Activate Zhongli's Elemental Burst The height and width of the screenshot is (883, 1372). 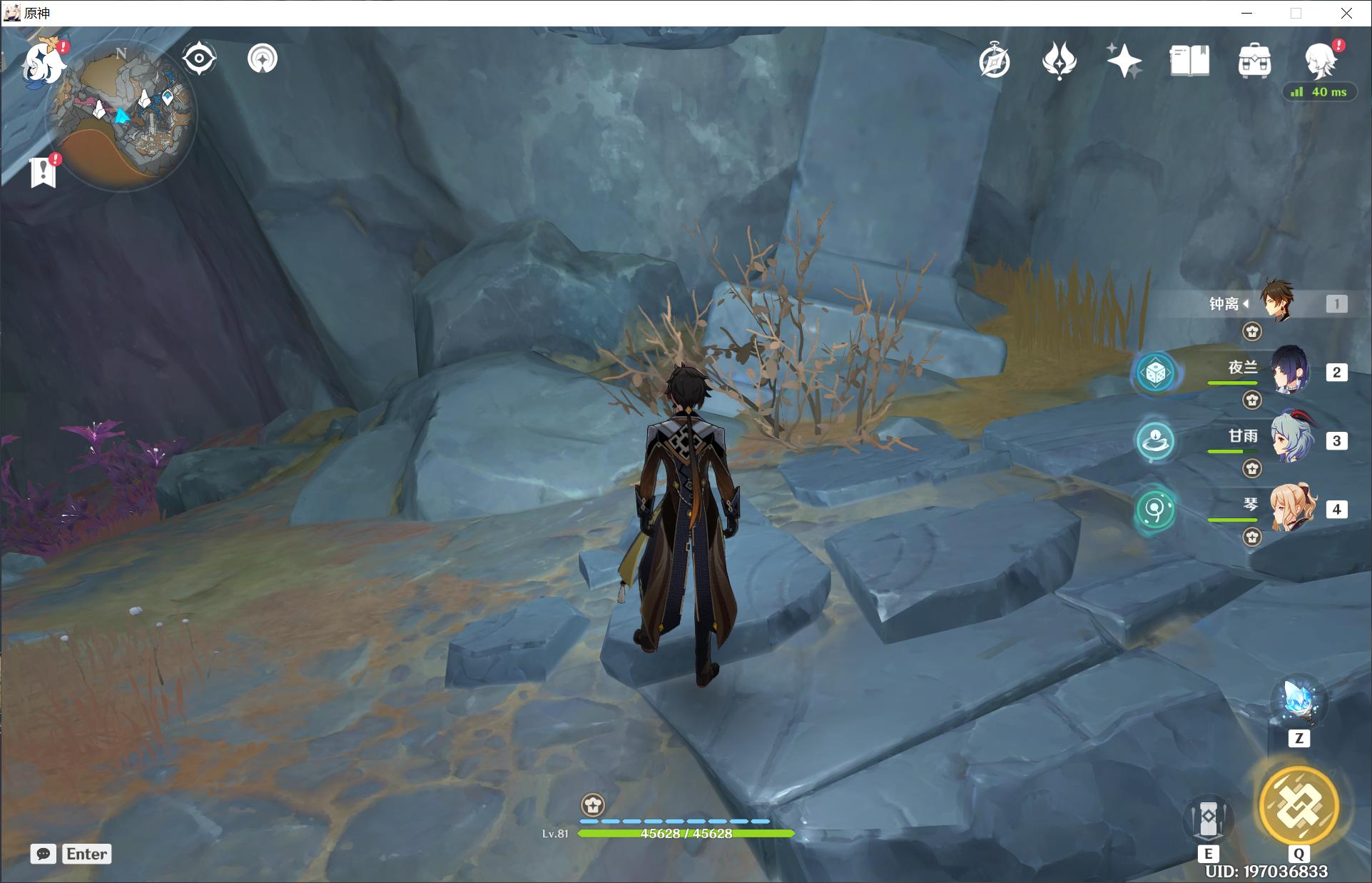coord(1299,805)
